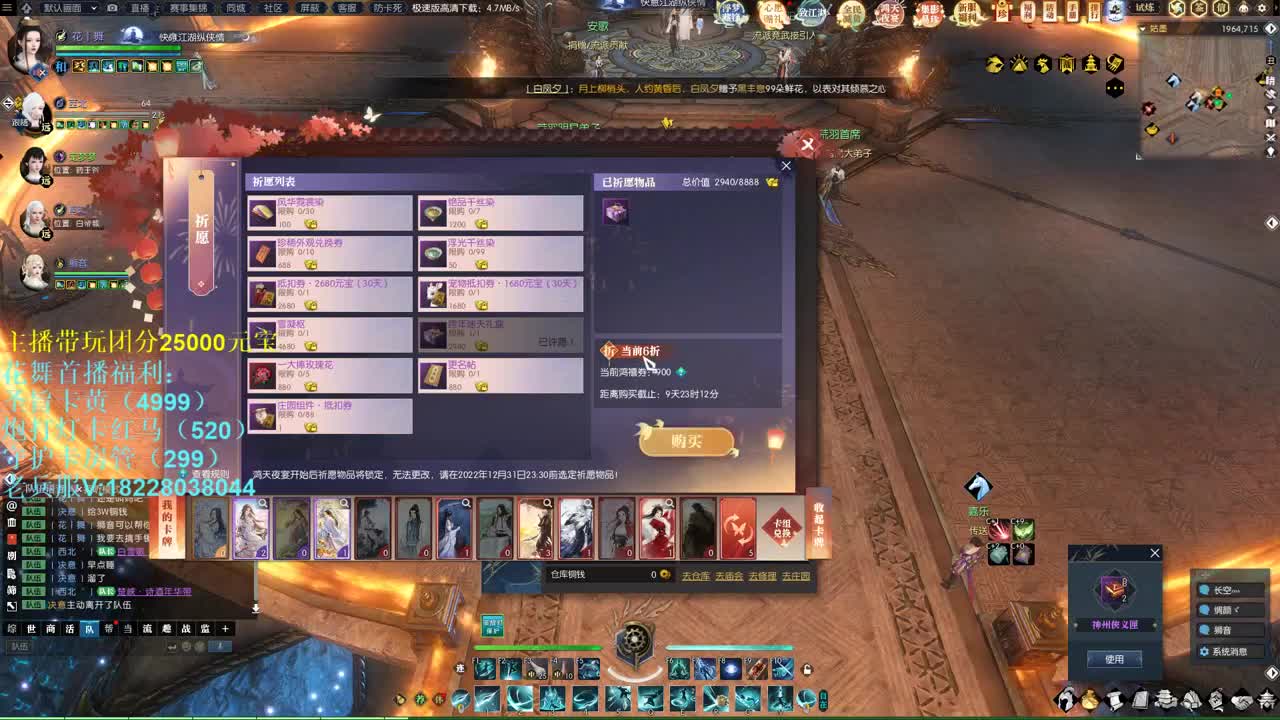Enable the 防卡死 option in the top bar
The image size is (1280, 720).
pyautogui.click(x=389, y=8)
